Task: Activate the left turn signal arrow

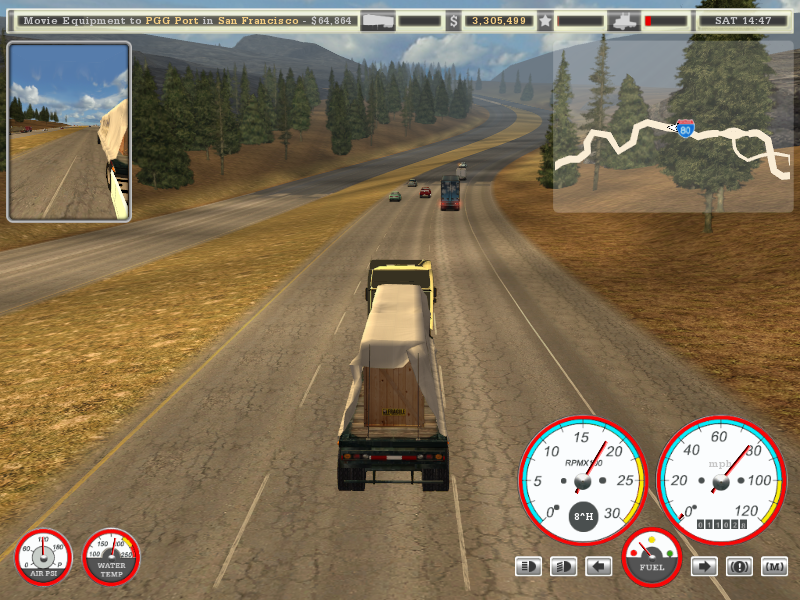Action: (x=599, y=567)
